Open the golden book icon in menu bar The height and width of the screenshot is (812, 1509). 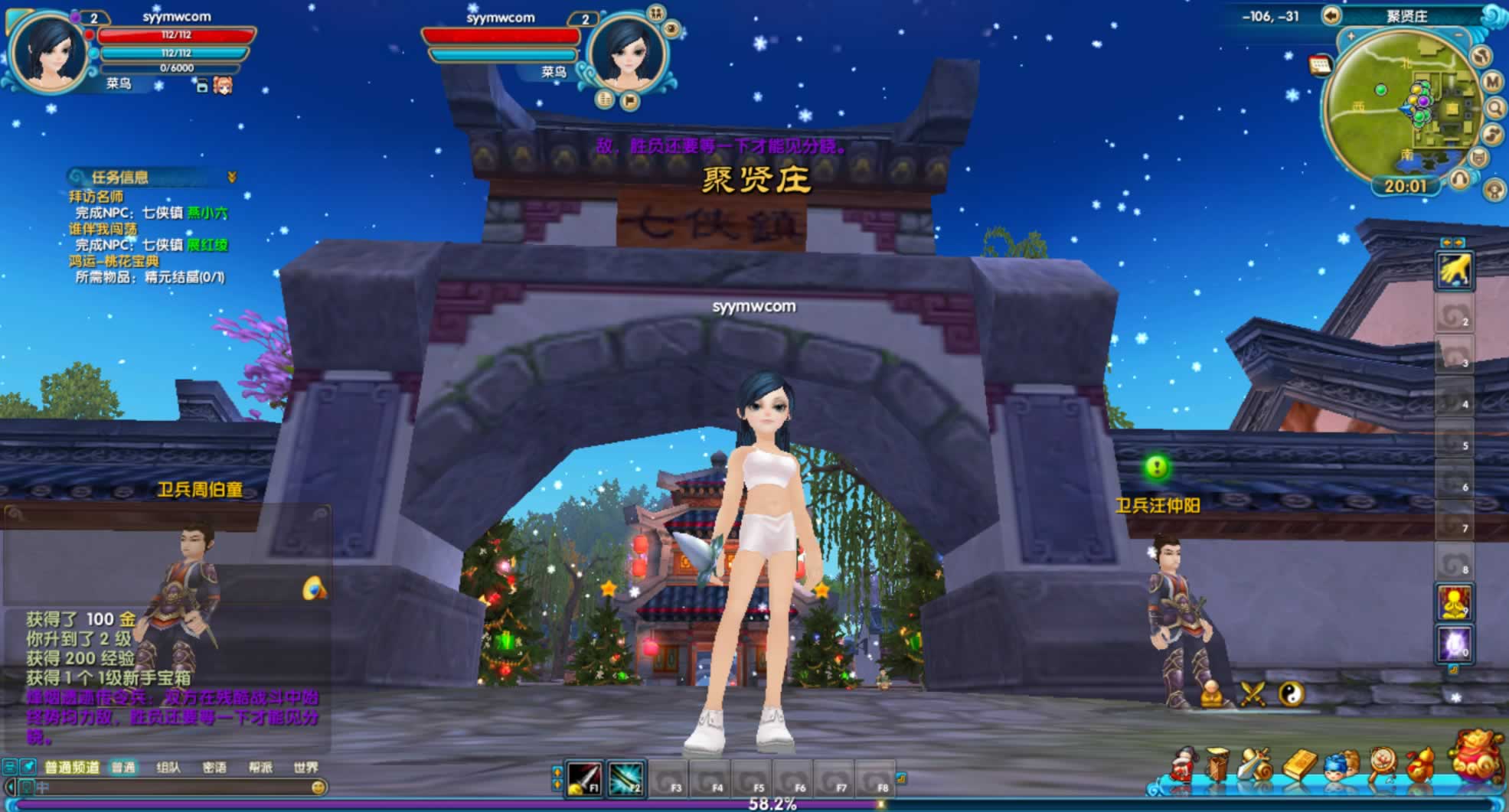click(x=1299, y=765)
